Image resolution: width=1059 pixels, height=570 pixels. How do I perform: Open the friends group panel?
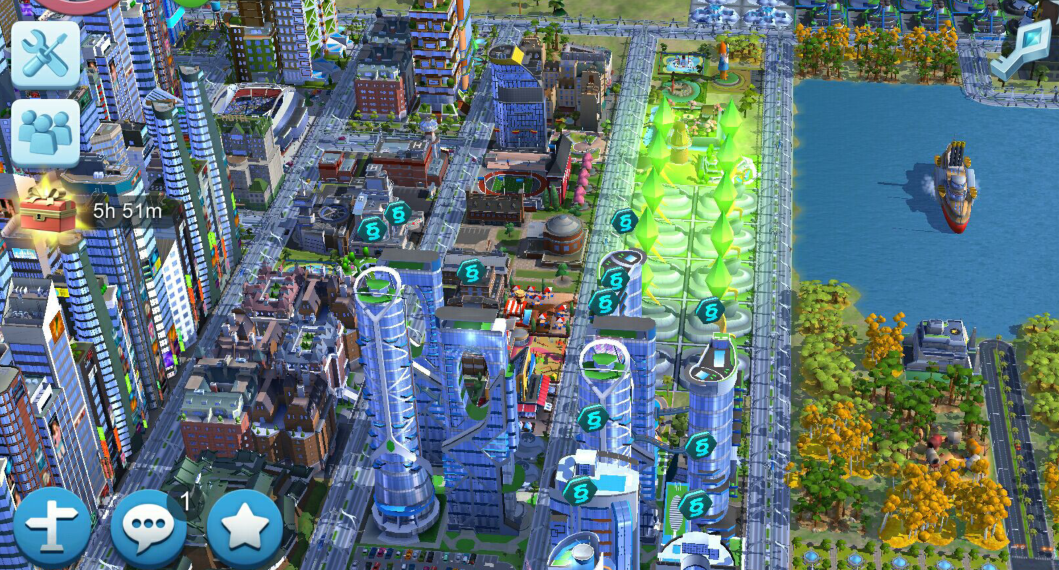tap(45, 133)
